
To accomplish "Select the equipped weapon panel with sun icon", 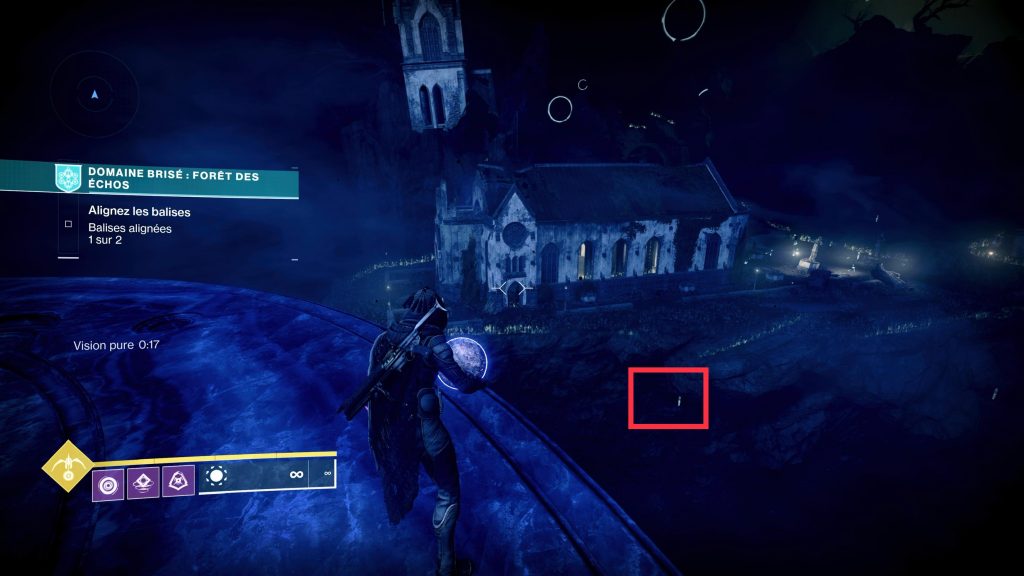I will (267, 476).
